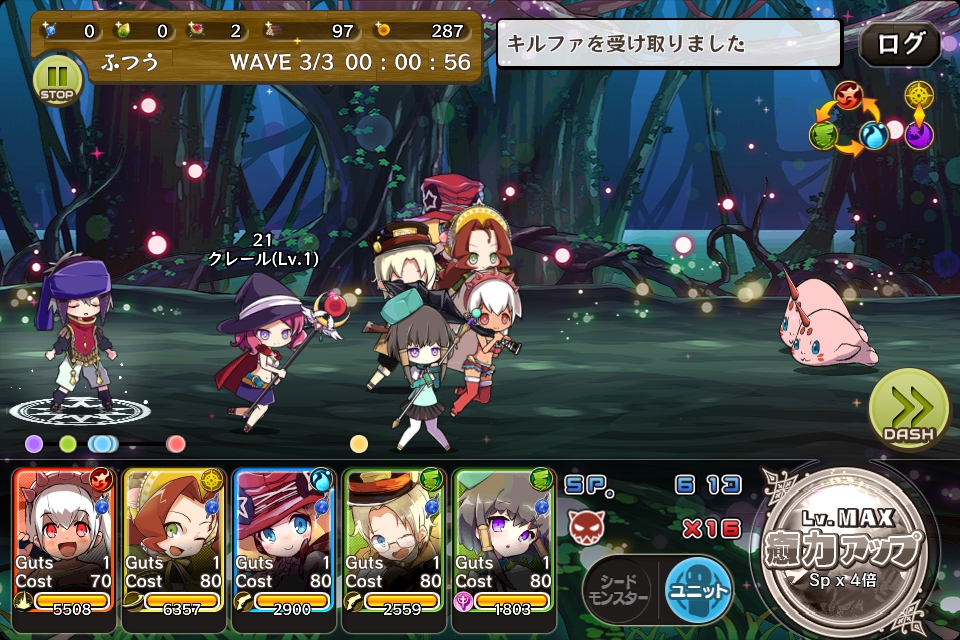The image size is (960, 640).
Task: Open the battle log (ログ)
Action: 899,45
